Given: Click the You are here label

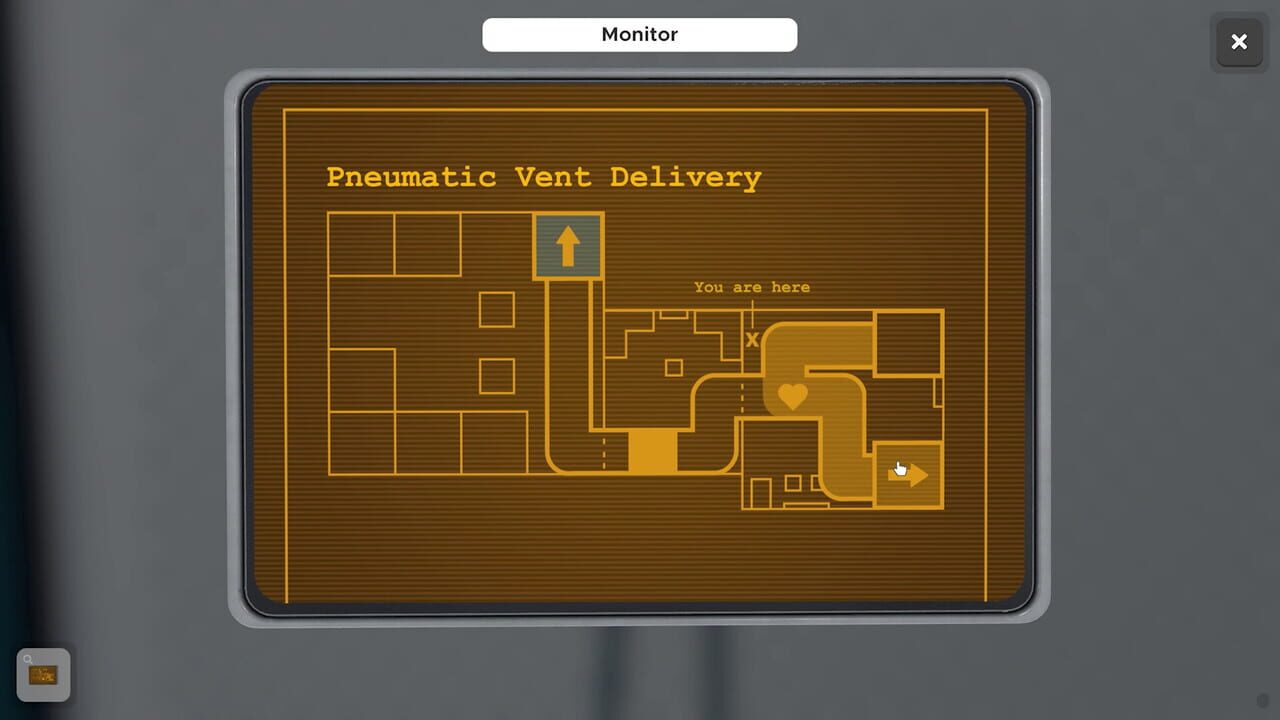Looking at the screenshot, I should coord(751,287).
